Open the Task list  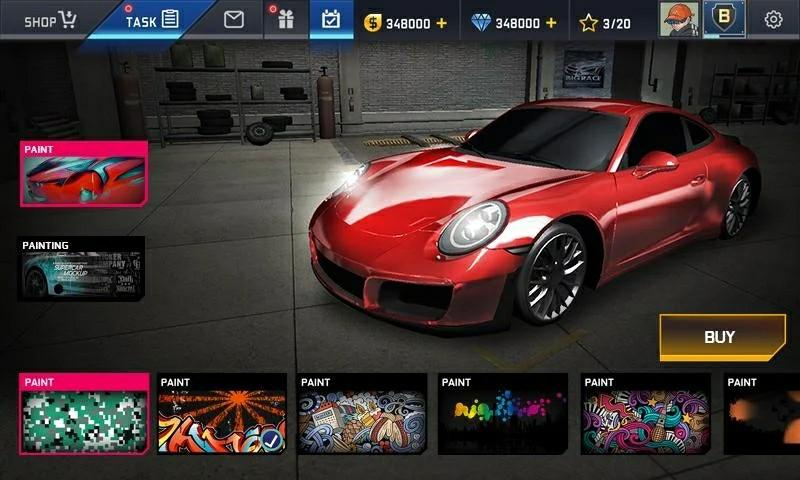click(152, 20)
